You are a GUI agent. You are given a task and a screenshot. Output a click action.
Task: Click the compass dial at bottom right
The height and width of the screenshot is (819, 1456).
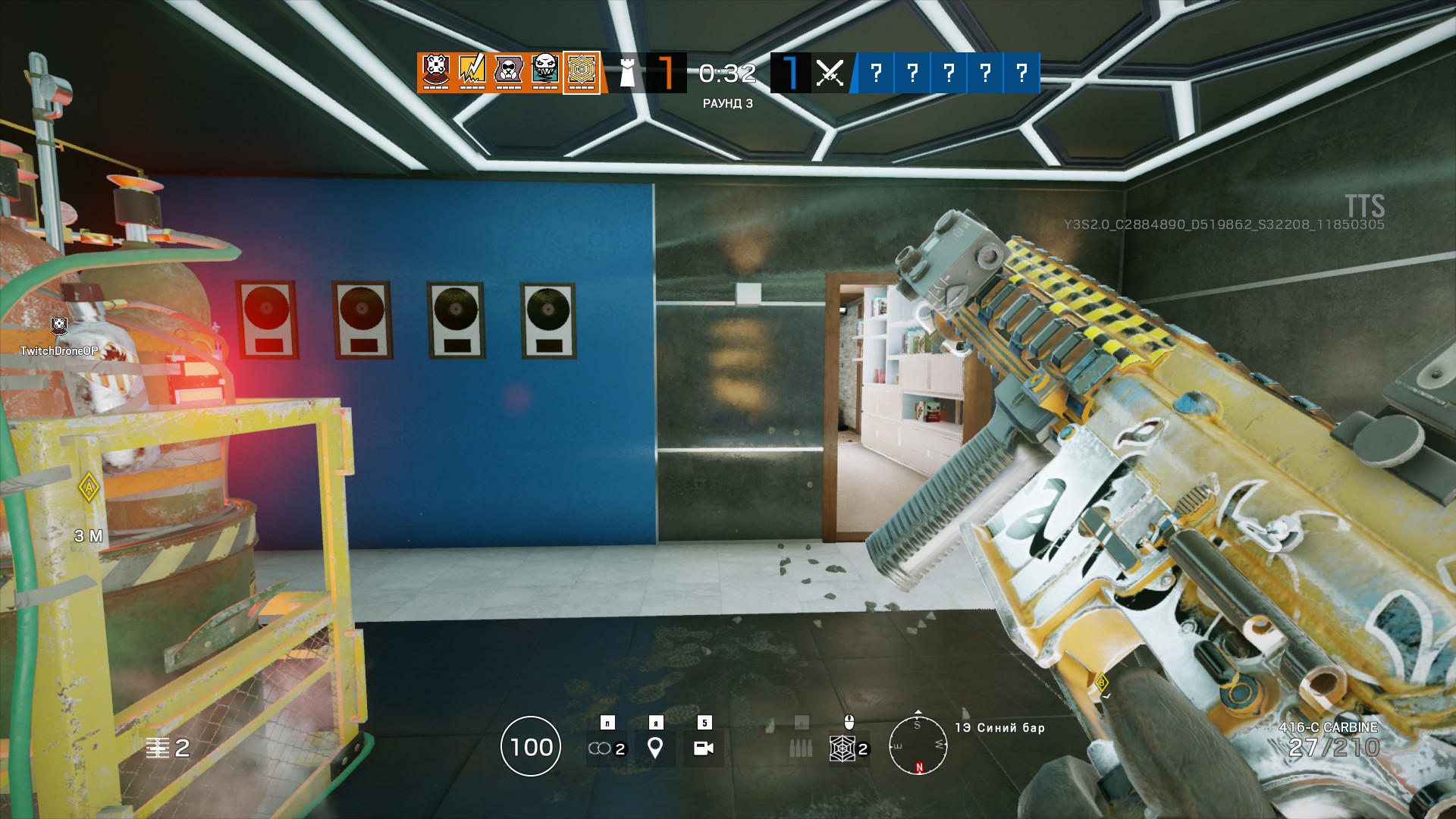pyautogui.click(x=918, y=746)
